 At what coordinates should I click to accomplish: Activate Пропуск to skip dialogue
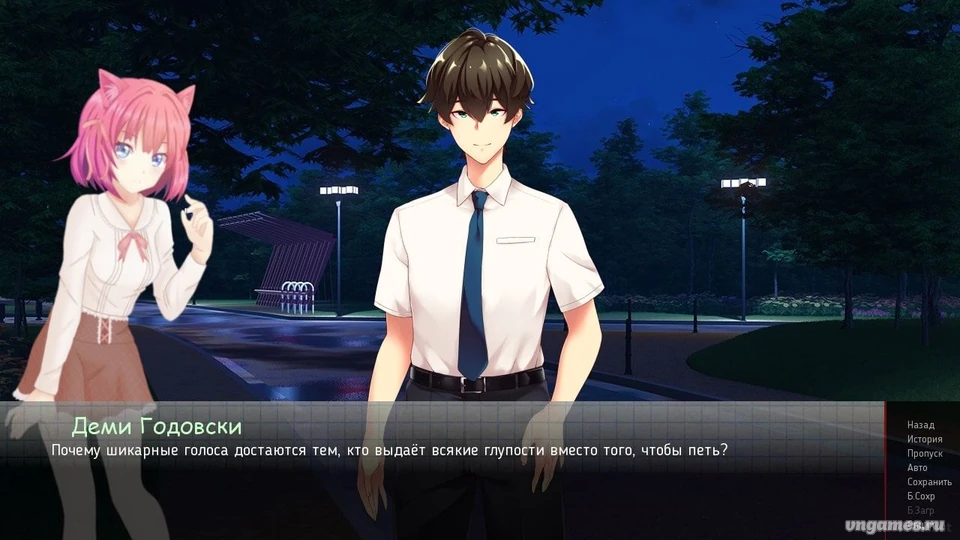[x=925, y=453]
